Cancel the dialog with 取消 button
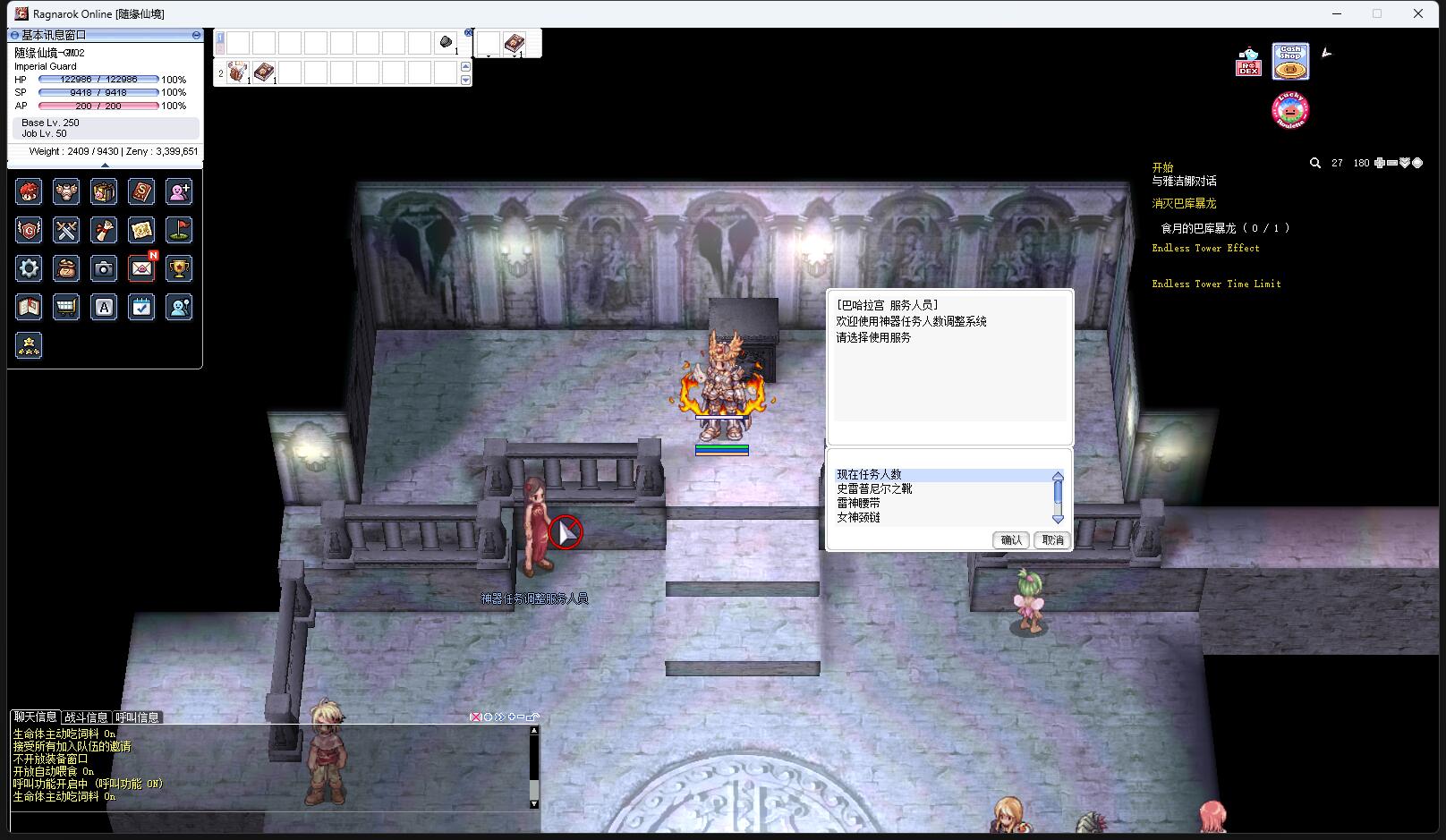Viewport: 1446px width, 840px height. [x=1052, y=540]
